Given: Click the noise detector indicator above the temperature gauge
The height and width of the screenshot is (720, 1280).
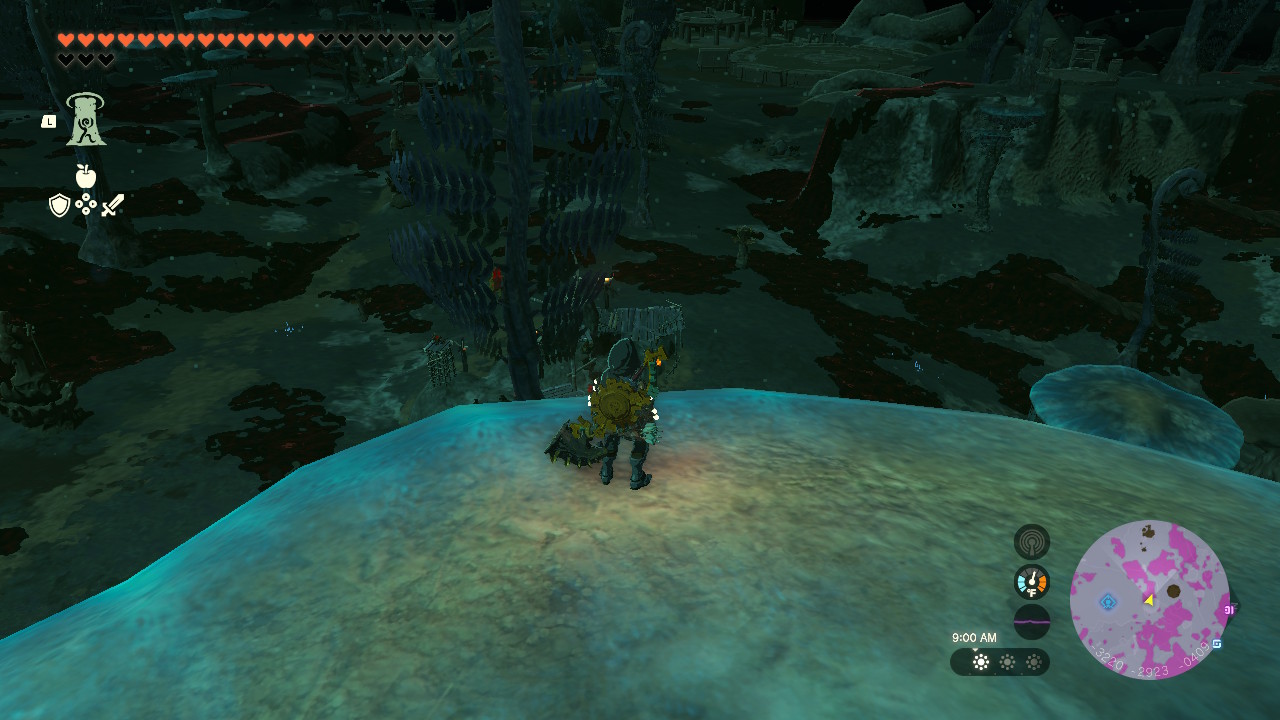Looking at the screenshot, I should tap(1031, 542).
